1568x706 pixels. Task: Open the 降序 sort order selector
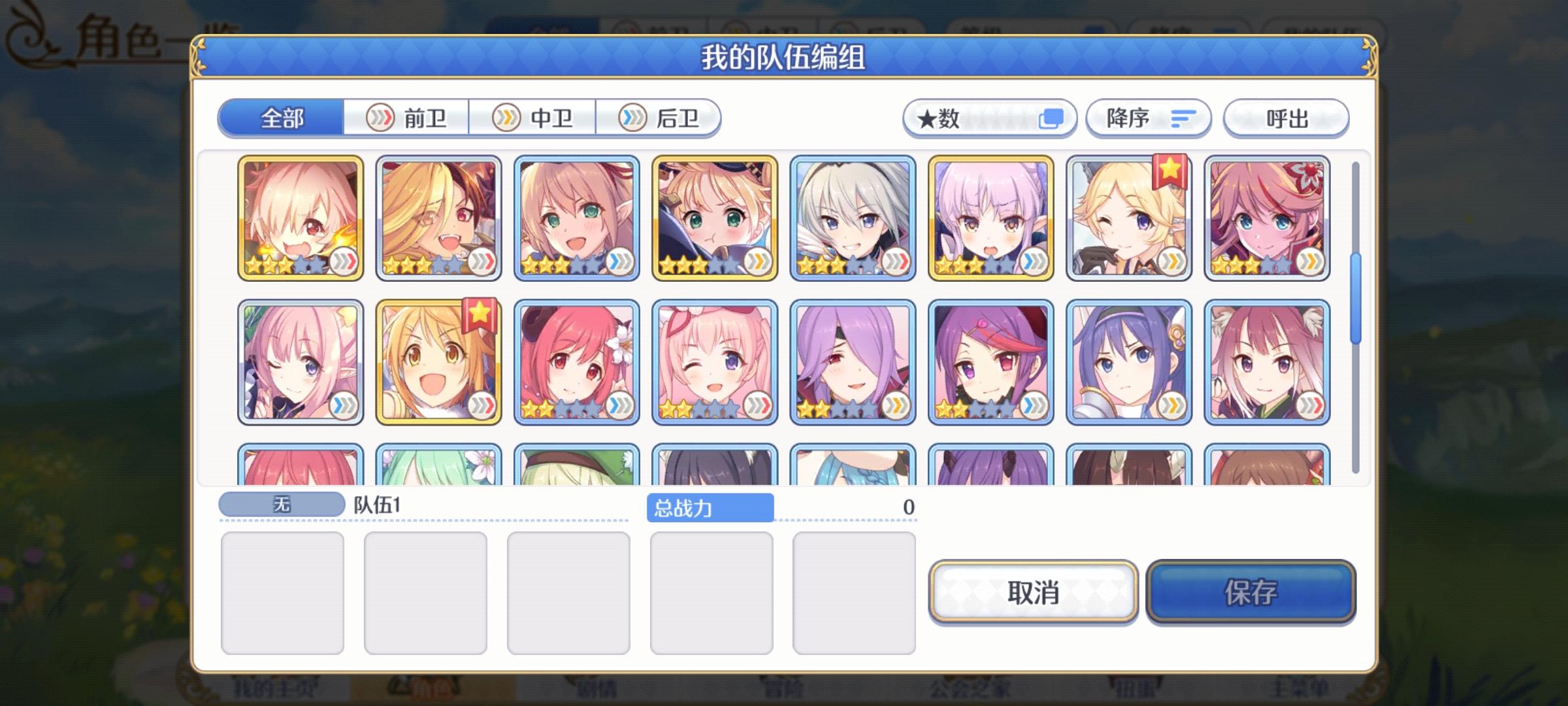coord(1149,118)
